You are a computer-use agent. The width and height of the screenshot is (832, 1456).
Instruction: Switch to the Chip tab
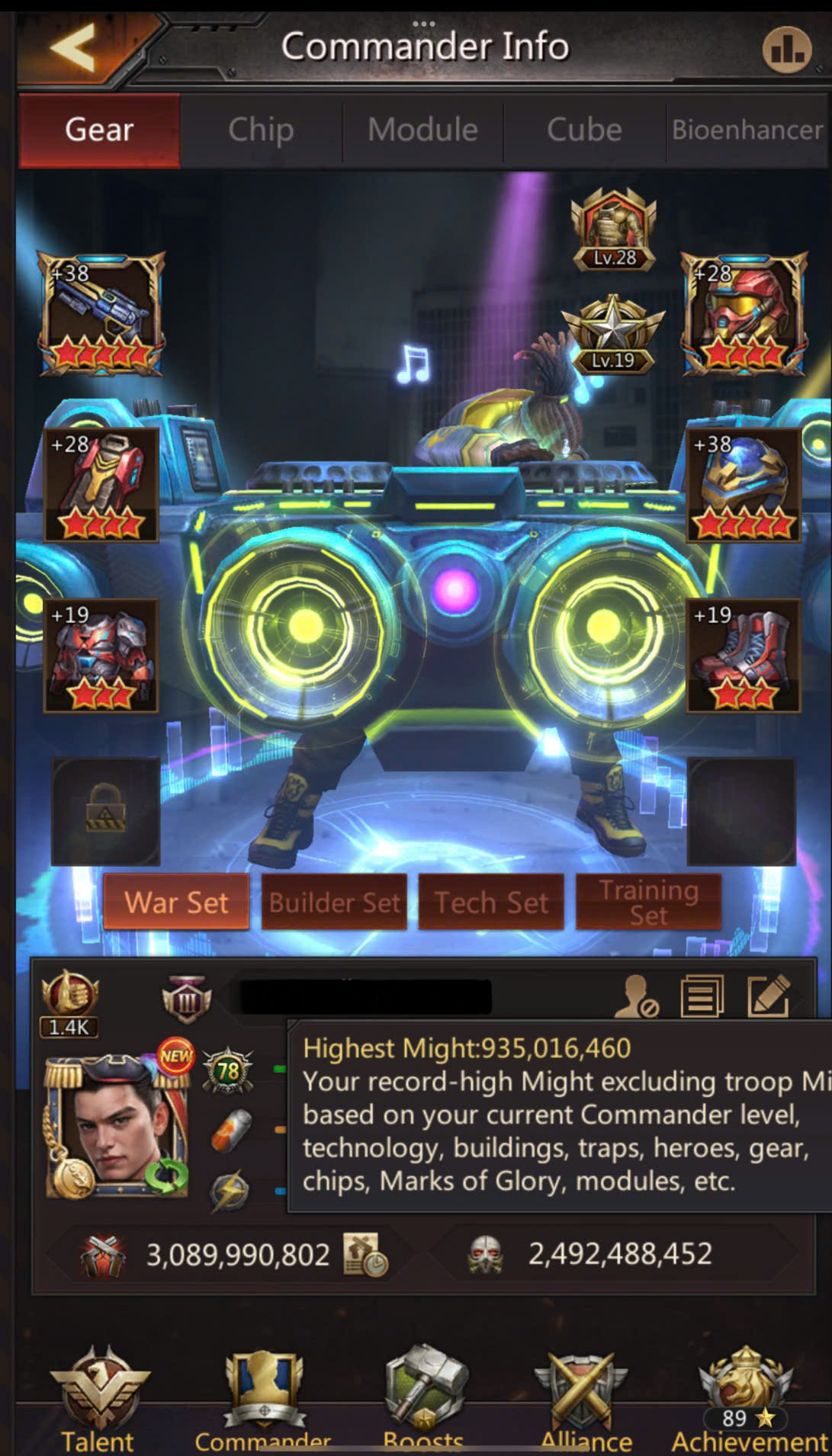pyautogui.click(x=261, y=130)
